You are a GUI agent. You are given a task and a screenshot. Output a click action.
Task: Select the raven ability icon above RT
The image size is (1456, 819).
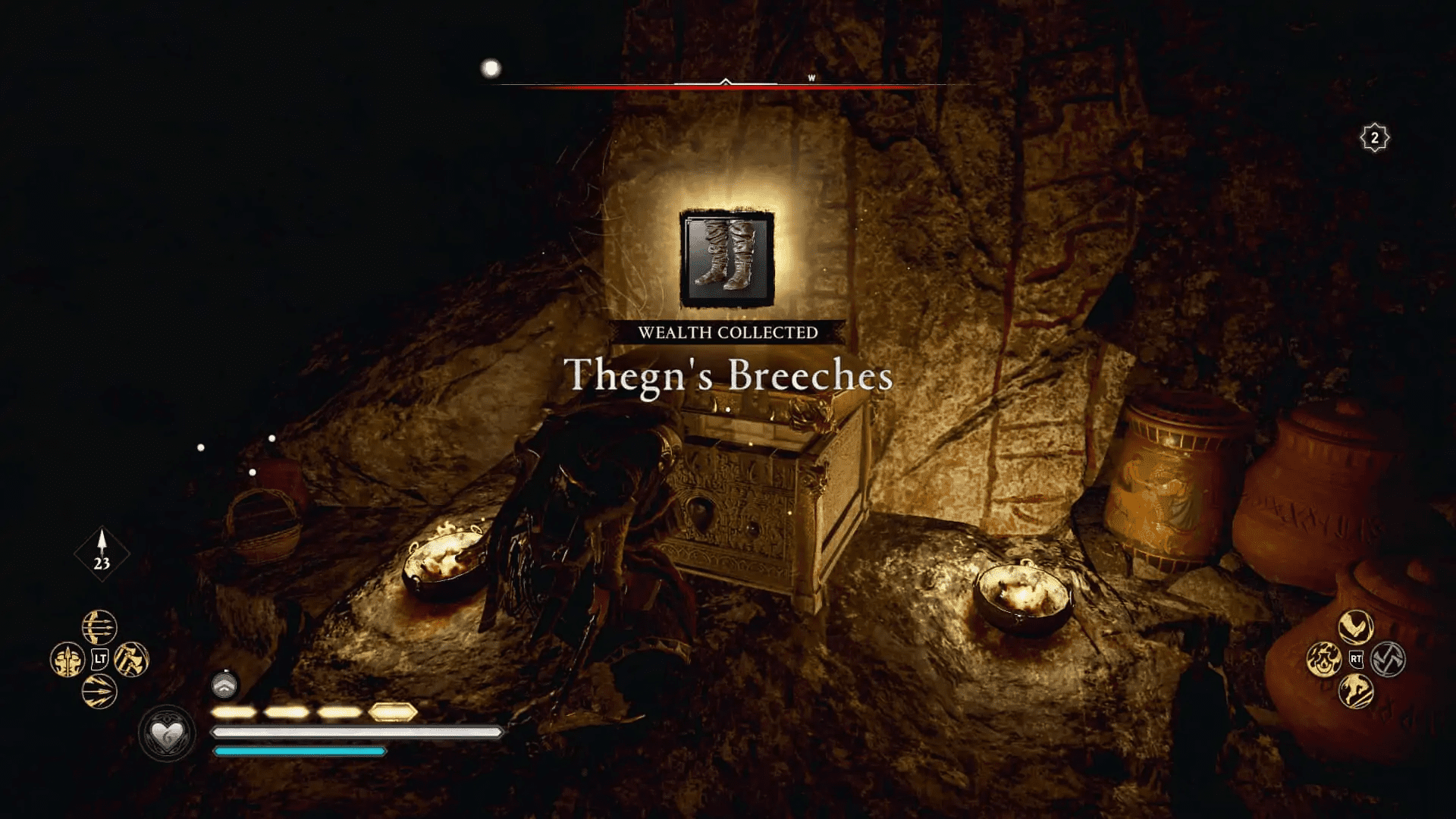click(x=1355, y=627)
